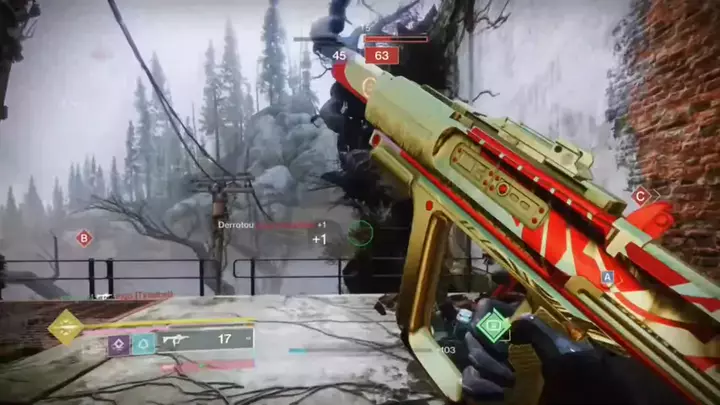
Task: Select the purple ability icon
Action: [x=119, y=344]
